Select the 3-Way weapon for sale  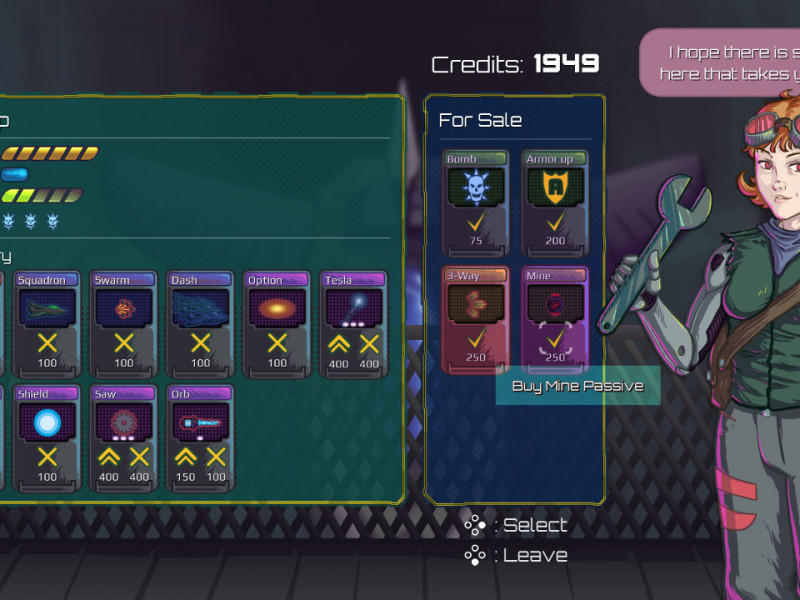pos(476,316)
